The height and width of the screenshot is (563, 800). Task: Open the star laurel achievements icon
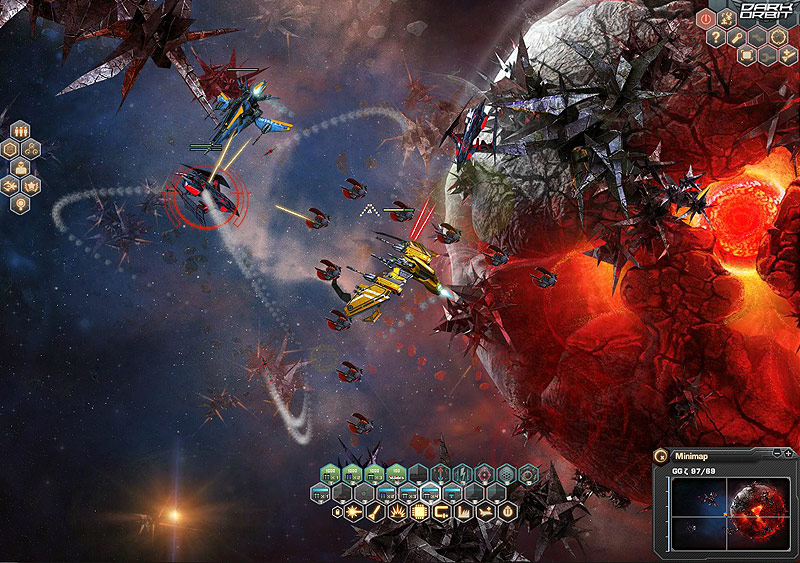[x=30, y=185]
